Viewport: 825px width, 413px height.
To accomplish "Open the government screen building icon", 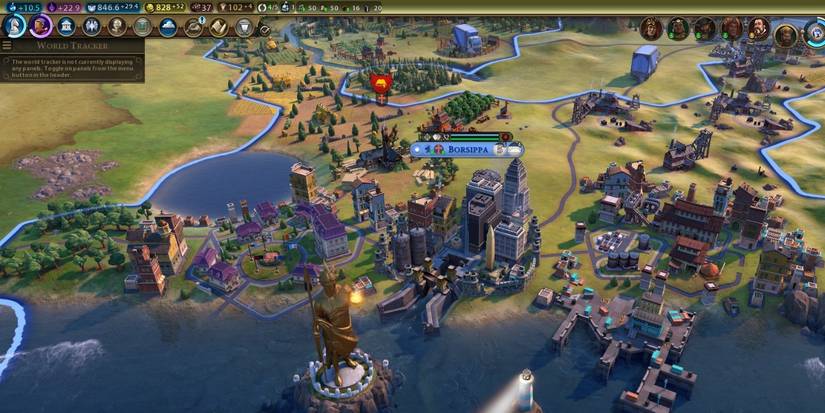I will click(66, 27).
